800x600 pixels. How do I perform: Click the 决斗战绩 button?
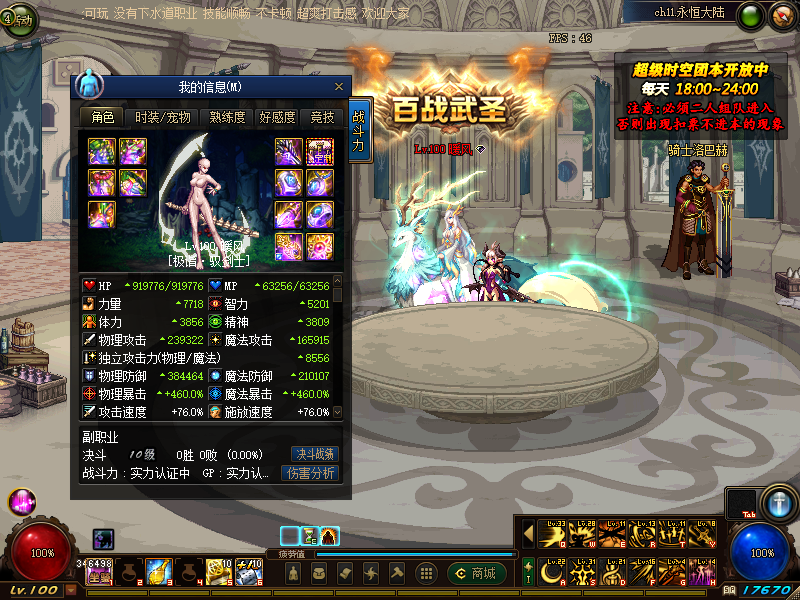click(x=313, y=453)
